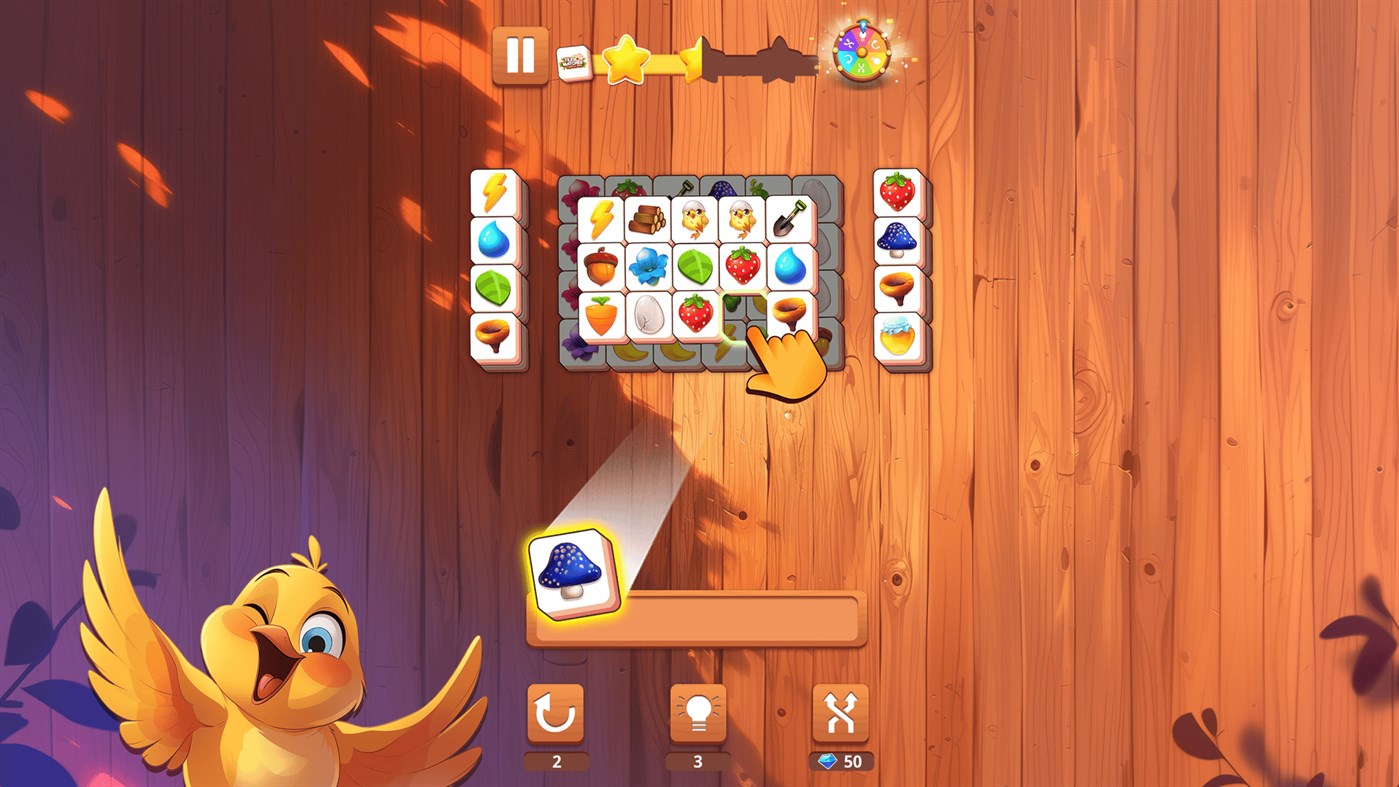
Task: Click the star on the level progress bar
Action: click(x=624, y=58)
